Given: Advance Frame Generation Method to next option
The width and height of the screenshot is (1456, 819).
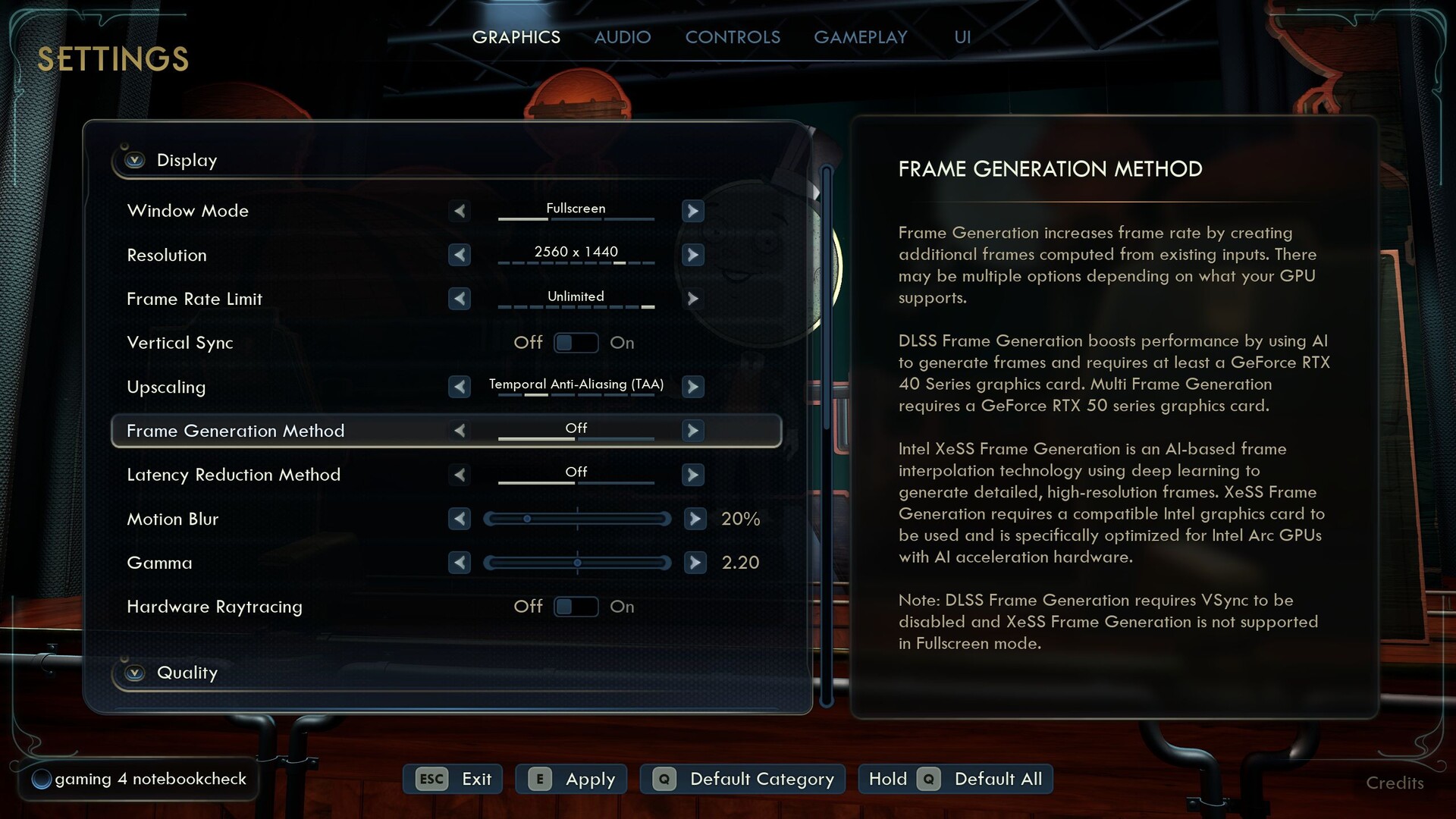Looking at the screenshot, I should (x=692, y=431).
